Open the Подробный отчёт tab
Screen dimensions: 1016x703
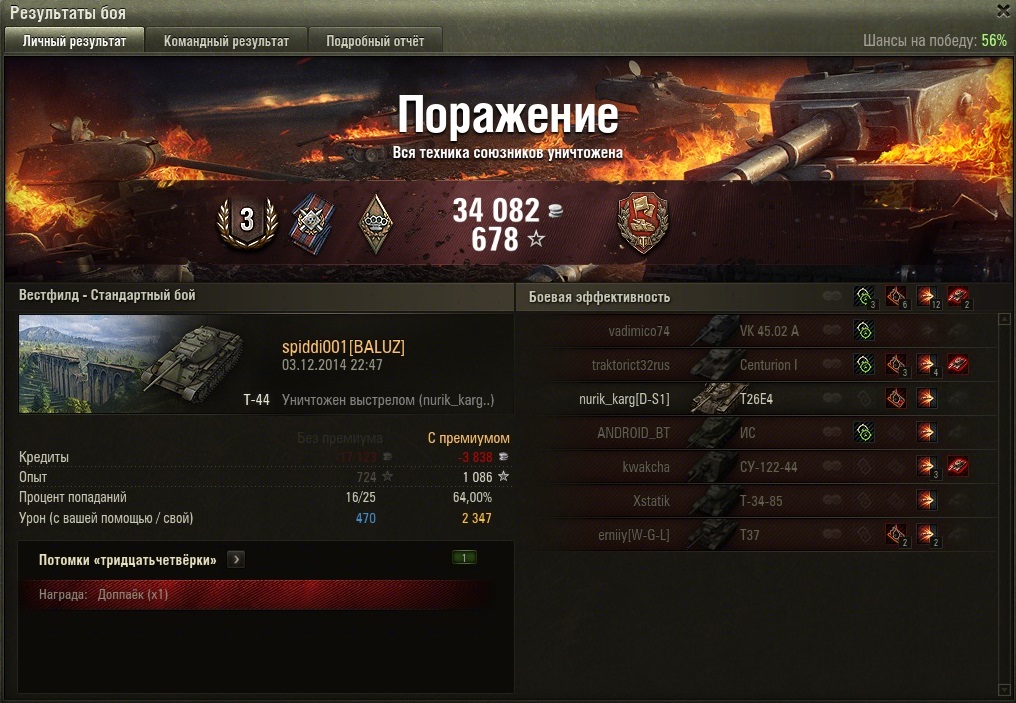coord(375,41)
